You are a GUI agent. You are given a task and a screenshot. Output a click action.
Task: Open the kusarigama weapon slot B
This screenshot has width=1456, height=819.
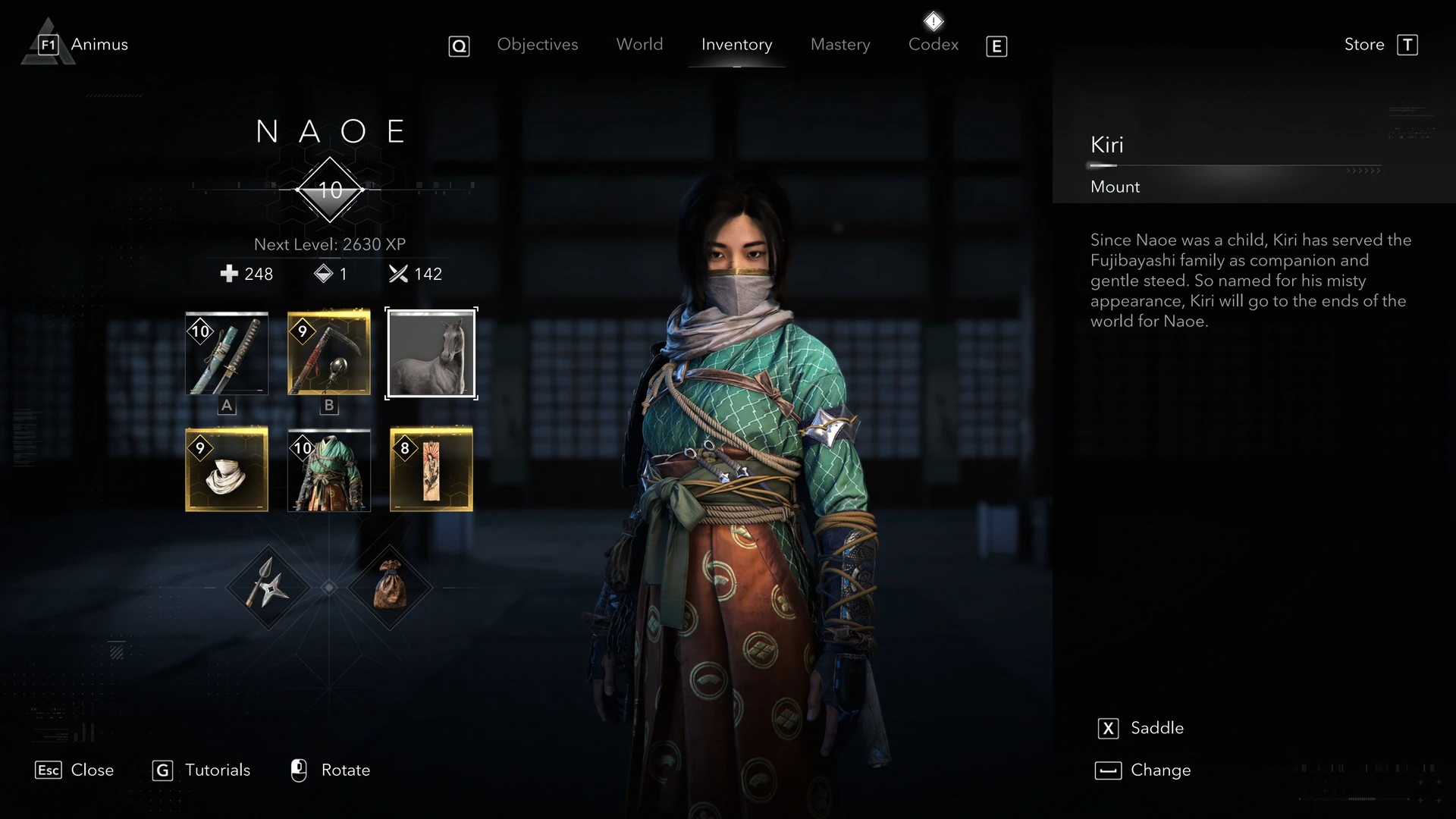328,353
